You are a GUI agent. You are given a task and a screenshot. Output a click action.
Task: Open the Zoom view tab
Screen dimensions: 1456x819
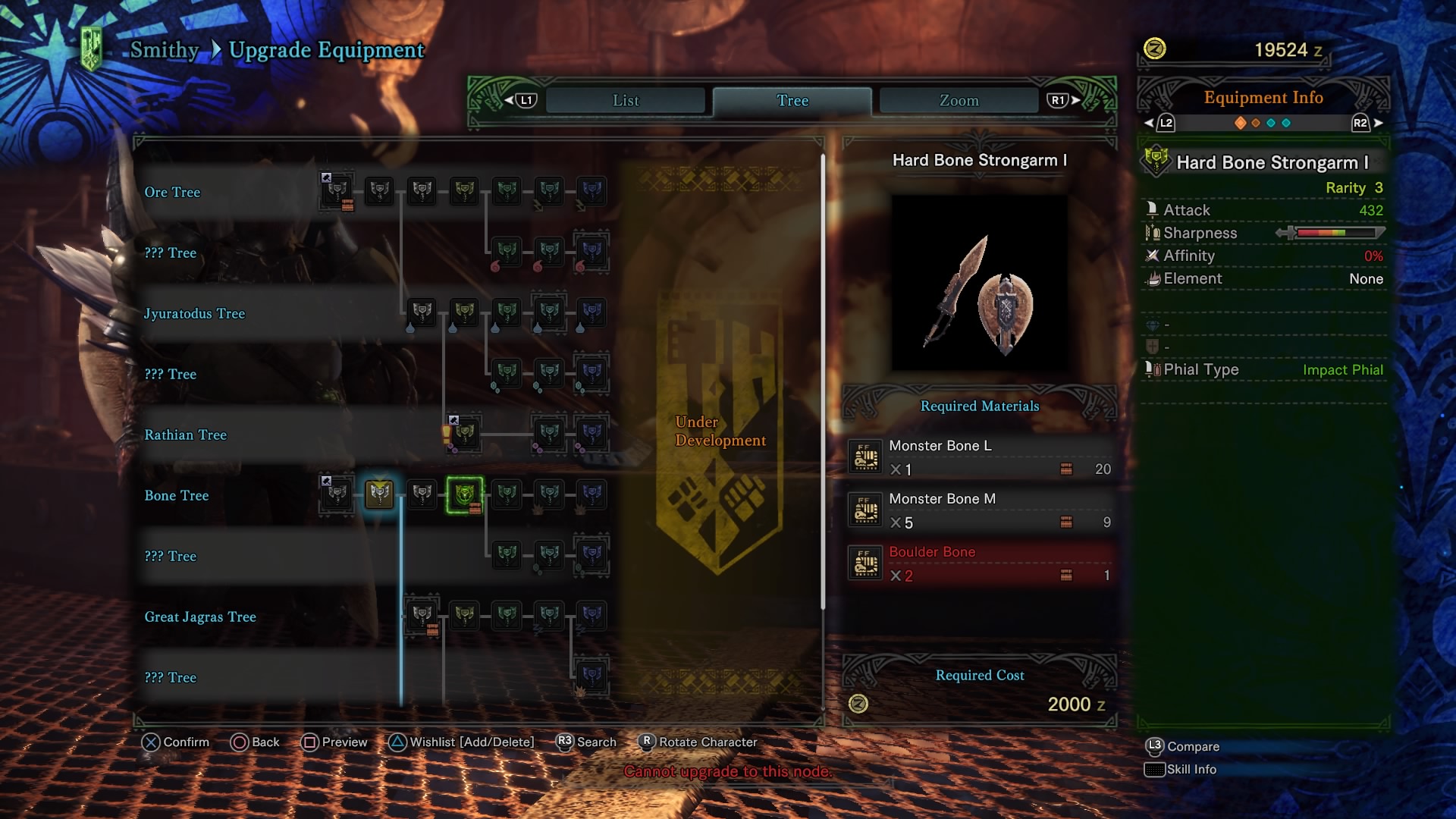[959, 101]
